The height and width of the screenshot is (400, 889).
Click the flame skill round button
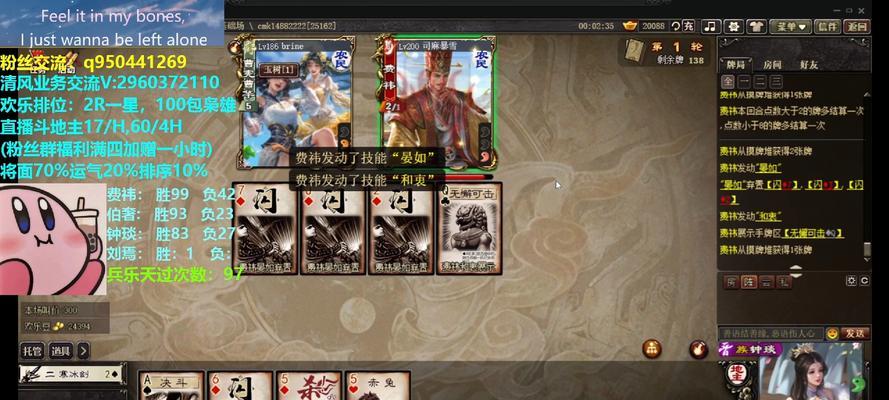[x=698, y=349]
